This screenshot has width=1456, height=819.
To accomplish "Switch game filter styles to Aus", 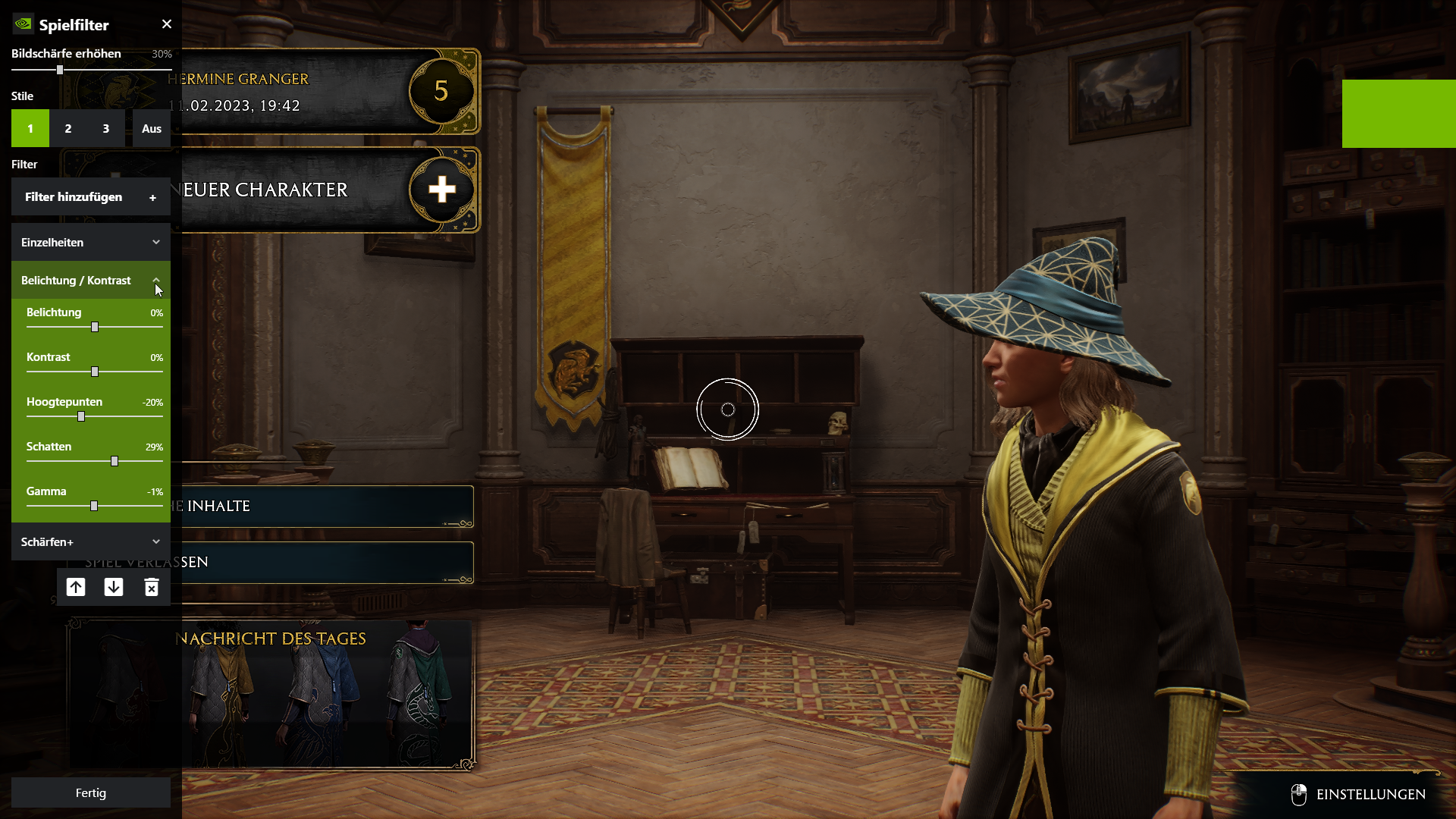I will (x=151, y=128).
